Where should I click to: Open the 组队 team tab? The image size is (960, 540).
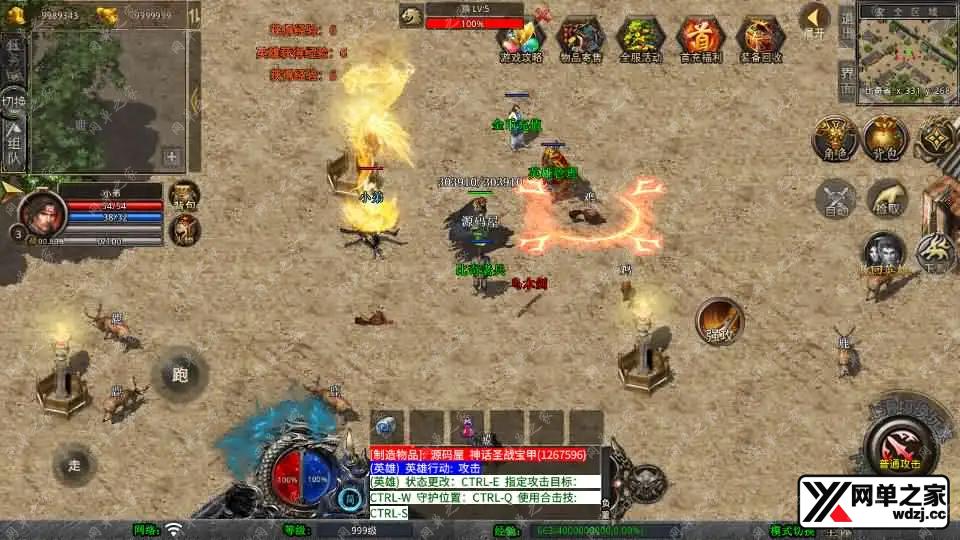click(14, 144)
